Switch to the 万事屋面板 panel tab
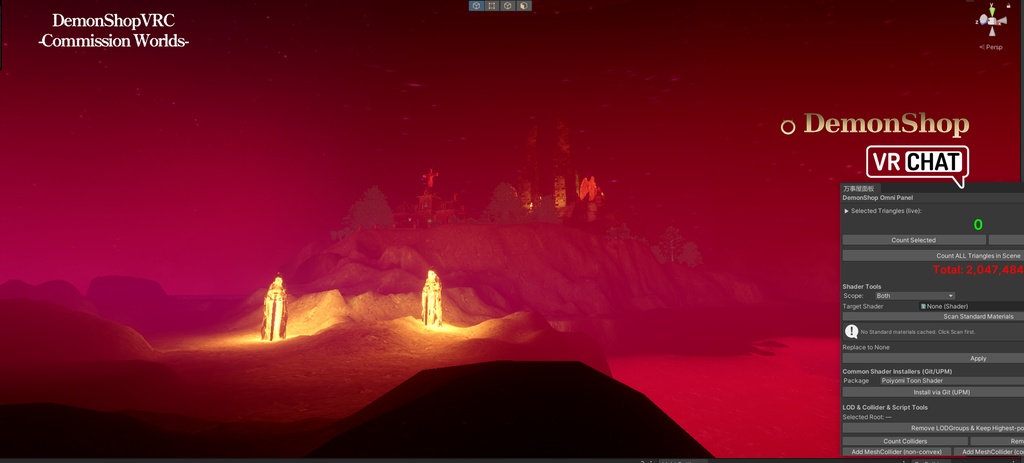 click(x=858, y=188)
